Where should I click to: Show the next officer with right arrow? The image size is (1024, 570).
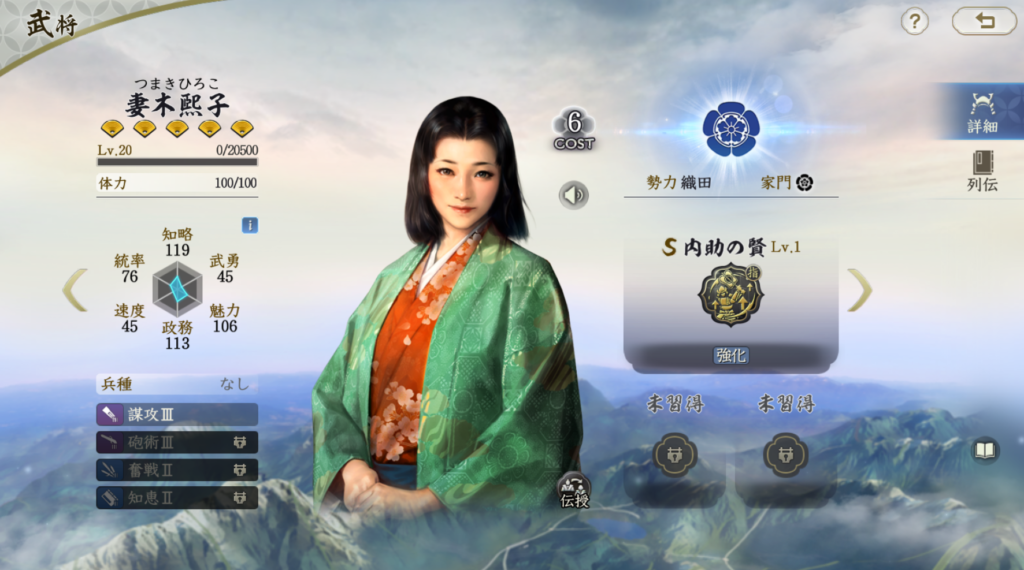[x=860, y=290]
